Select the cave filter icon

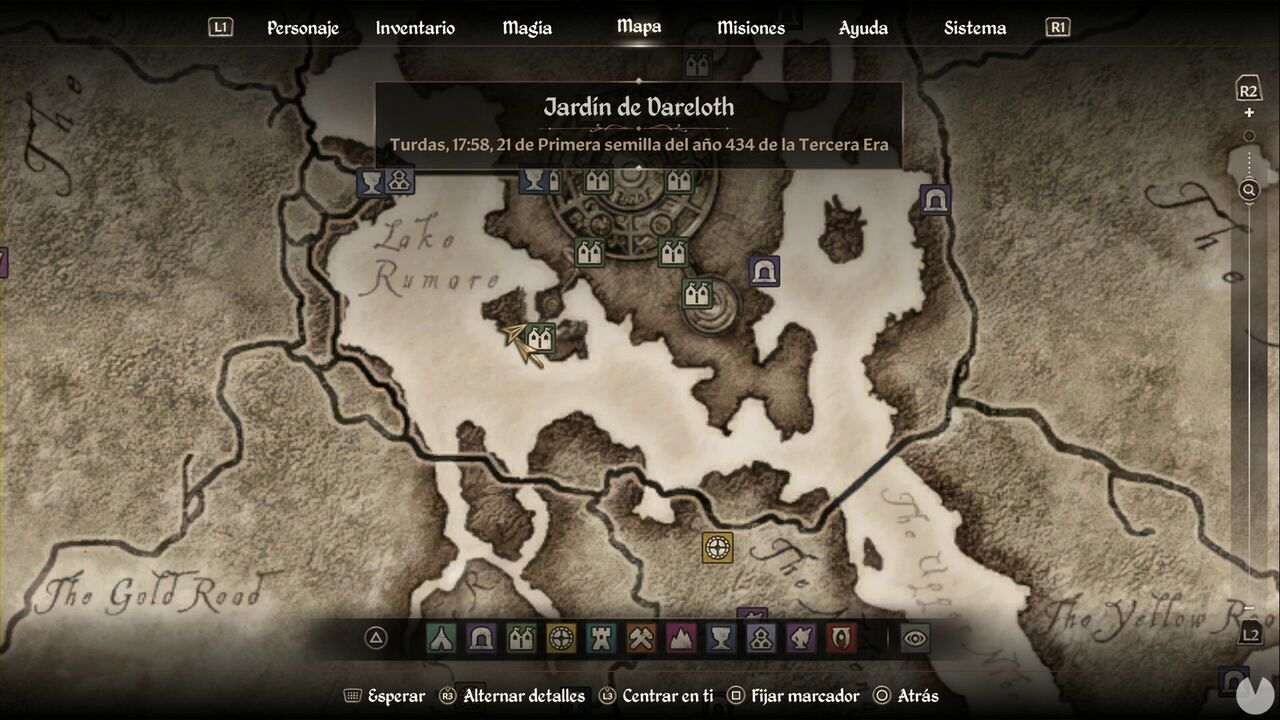481,638
